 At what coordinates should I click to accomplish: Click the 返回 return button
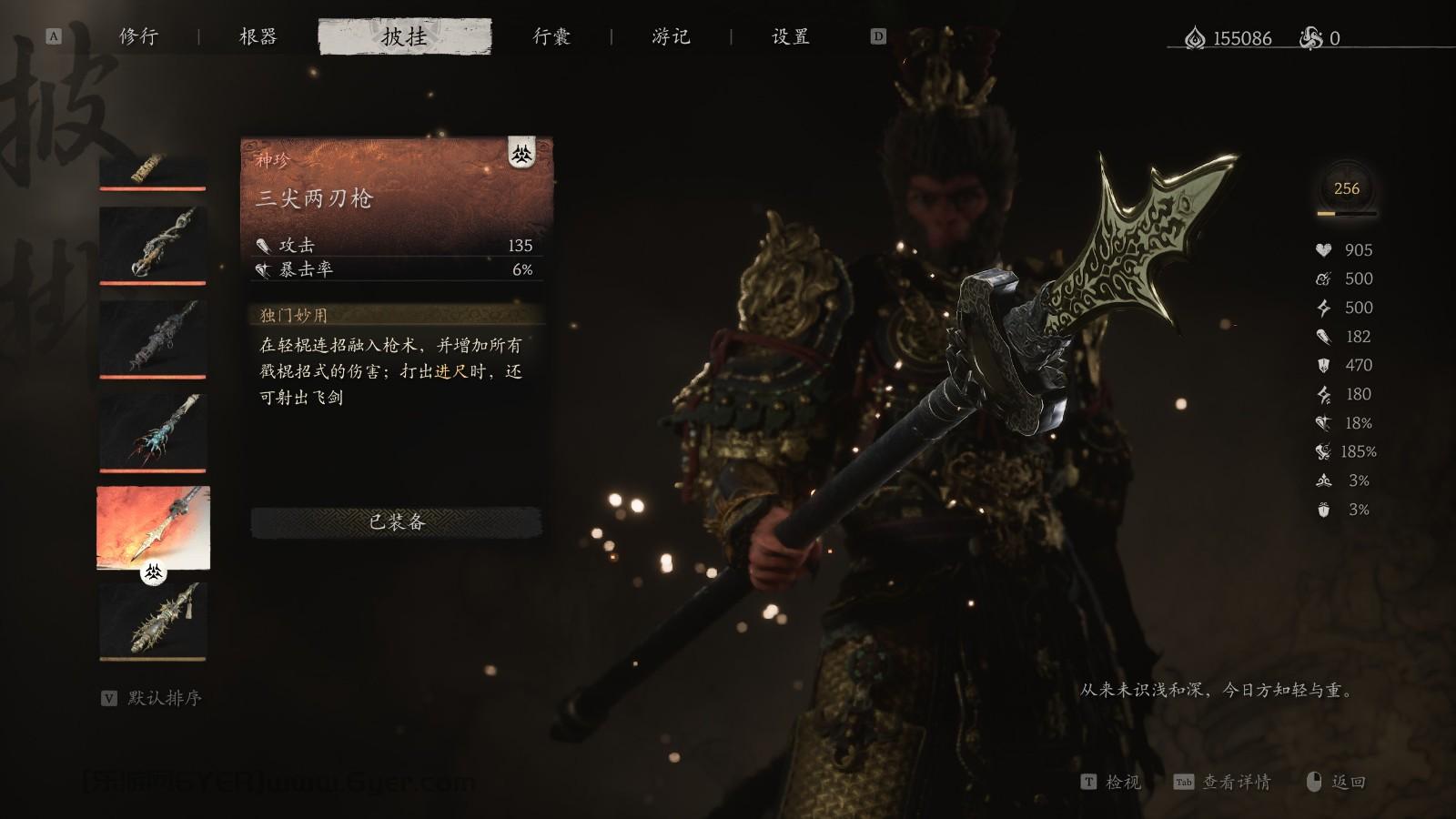pos(1350,783)
